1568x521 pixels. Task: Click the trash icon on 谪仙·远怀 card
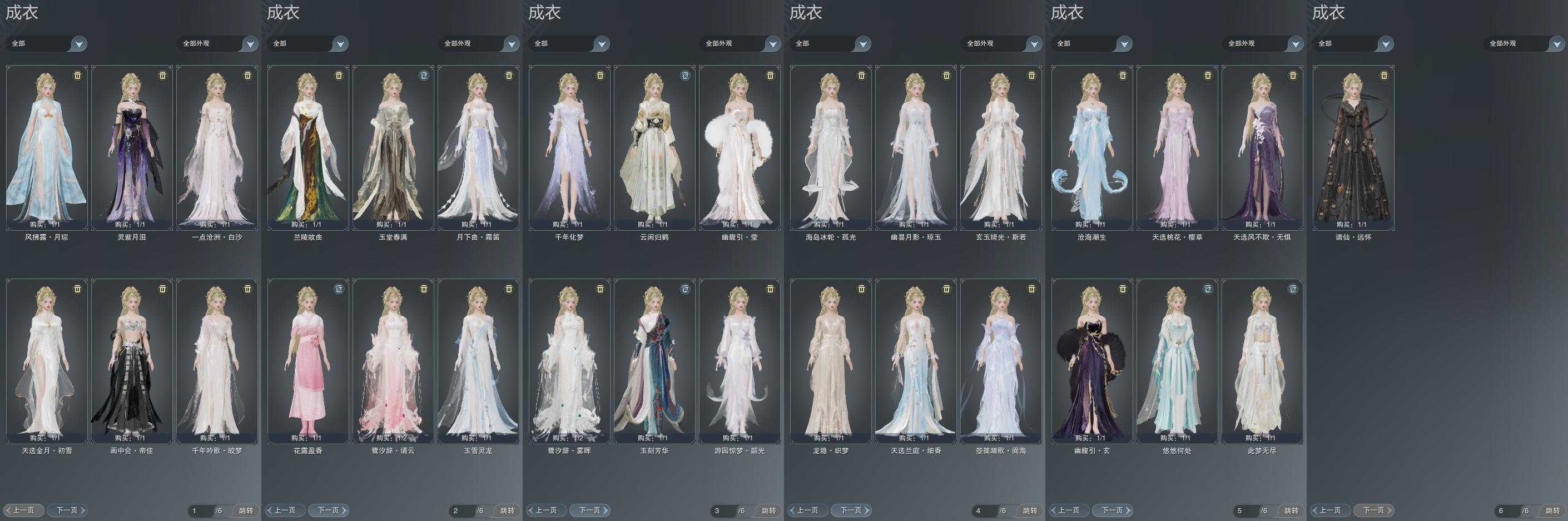pyautogui.click(x=1385, y=75)
